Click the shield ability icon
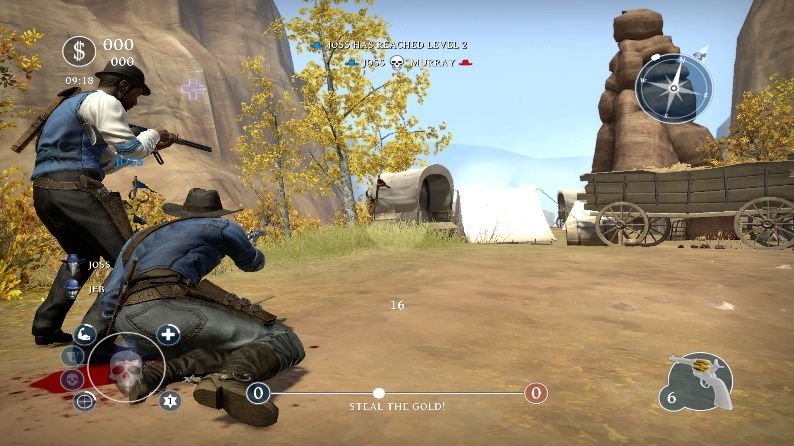The width and height of the screenshot is (794, 446). click(x=72, y=356)
